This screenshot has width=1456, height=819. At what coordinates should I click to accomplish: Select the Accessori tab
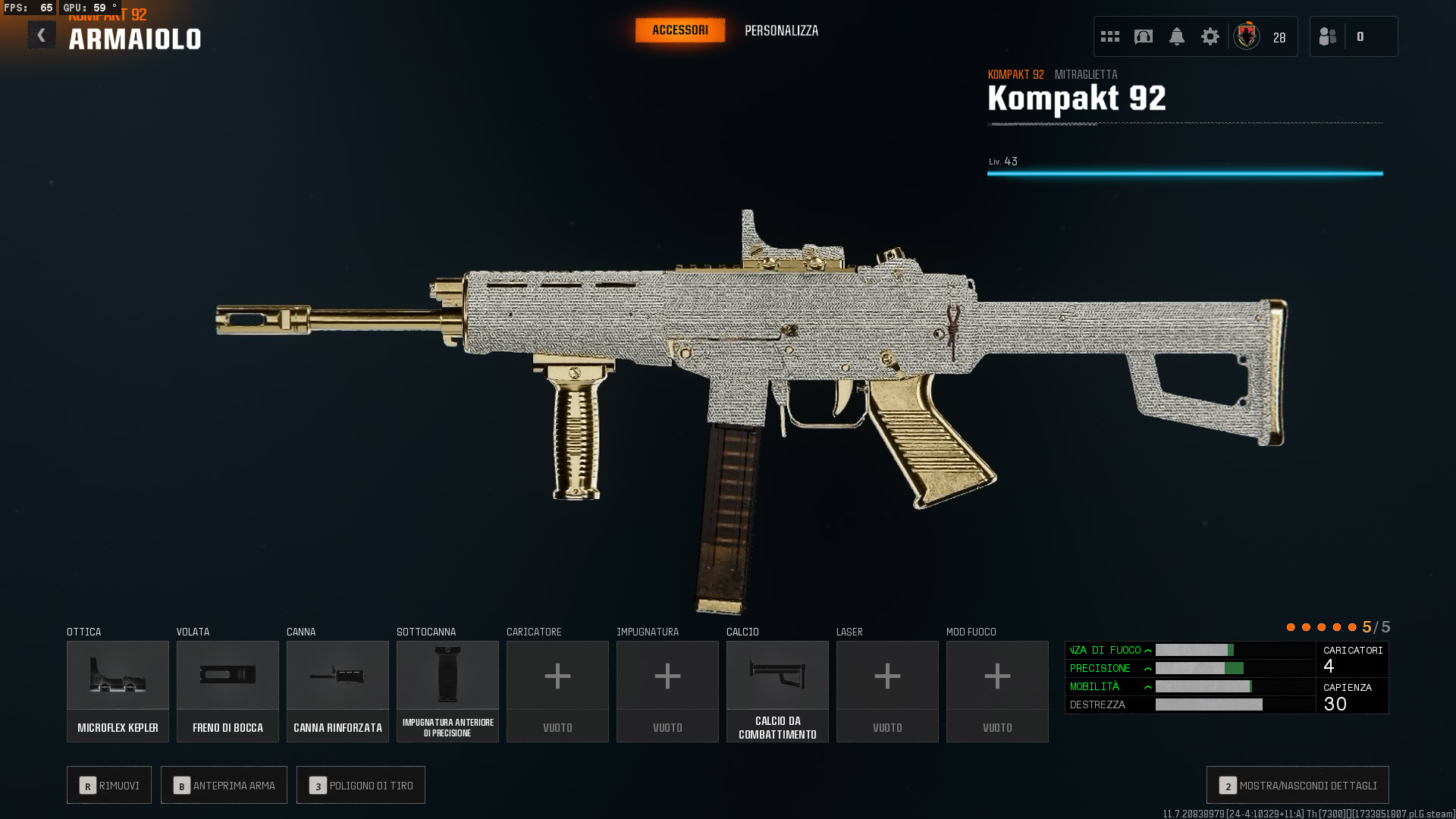(679, 30)
